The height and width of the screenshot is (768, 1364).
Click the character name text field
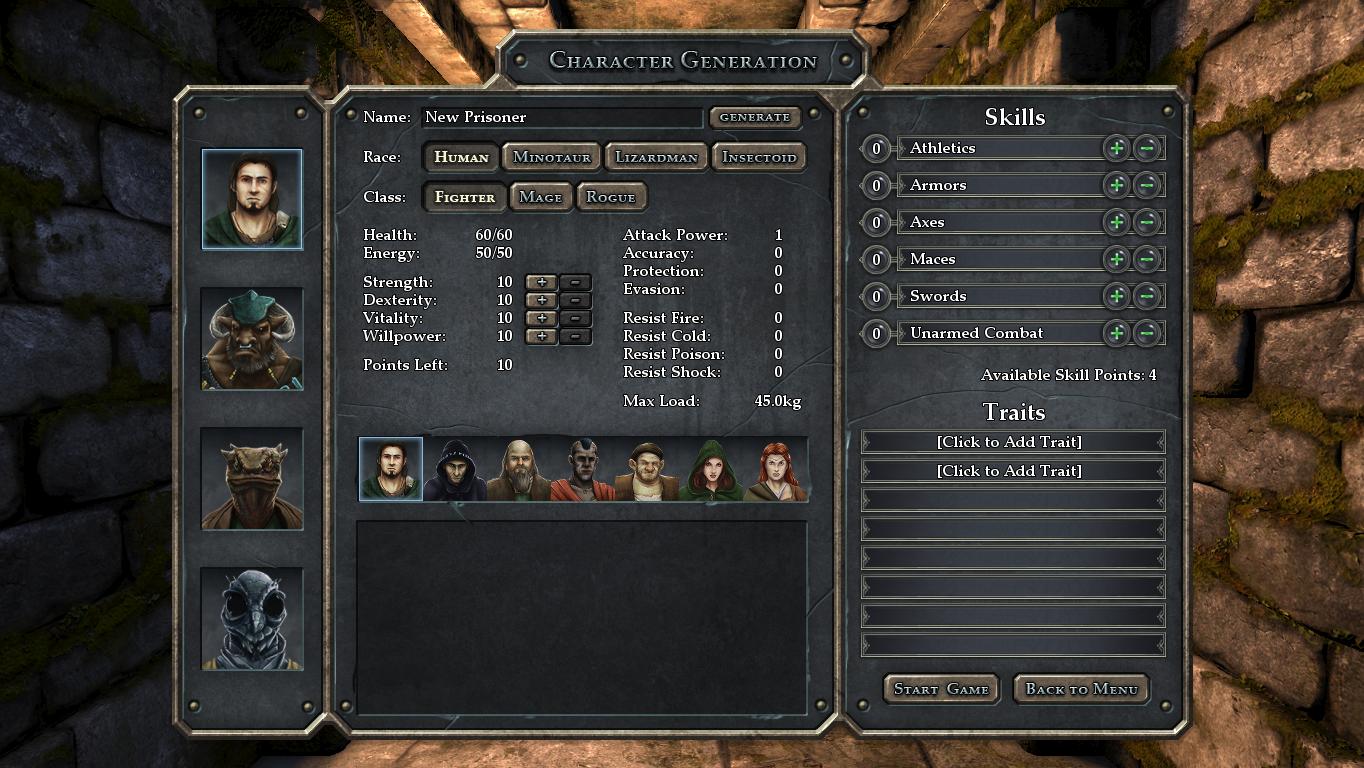click(x=561, y=117)
